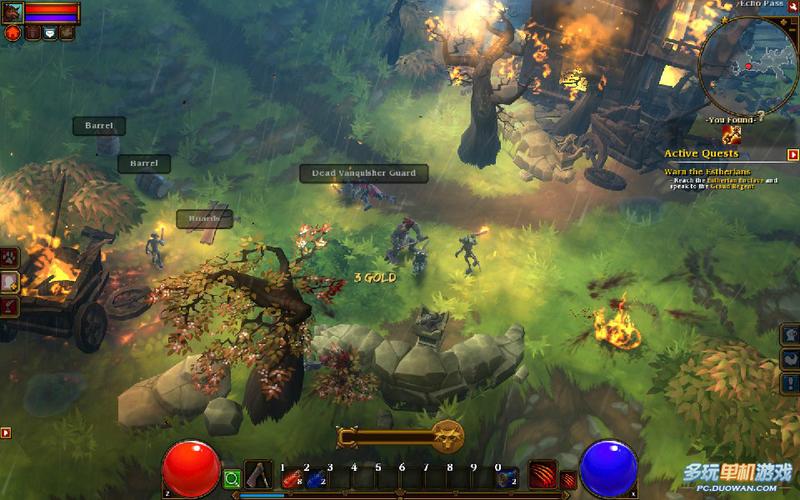800x500 pixels.
Task: Use the scroll item in hotbar slot 0
Action: (x=508, y=479)
